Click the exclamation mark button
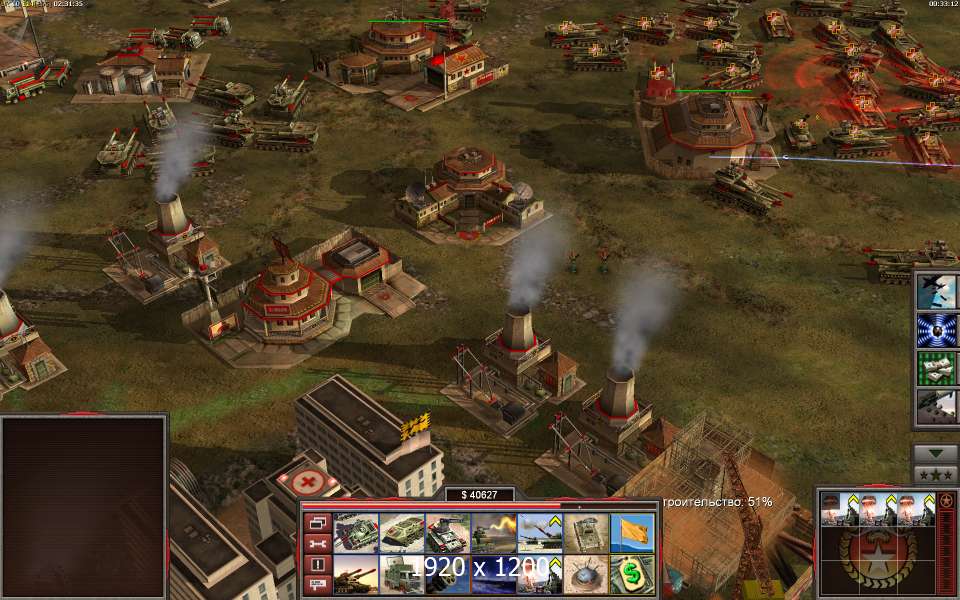The height and width of the screenshot is (600, 960). [x=317, y=564]
